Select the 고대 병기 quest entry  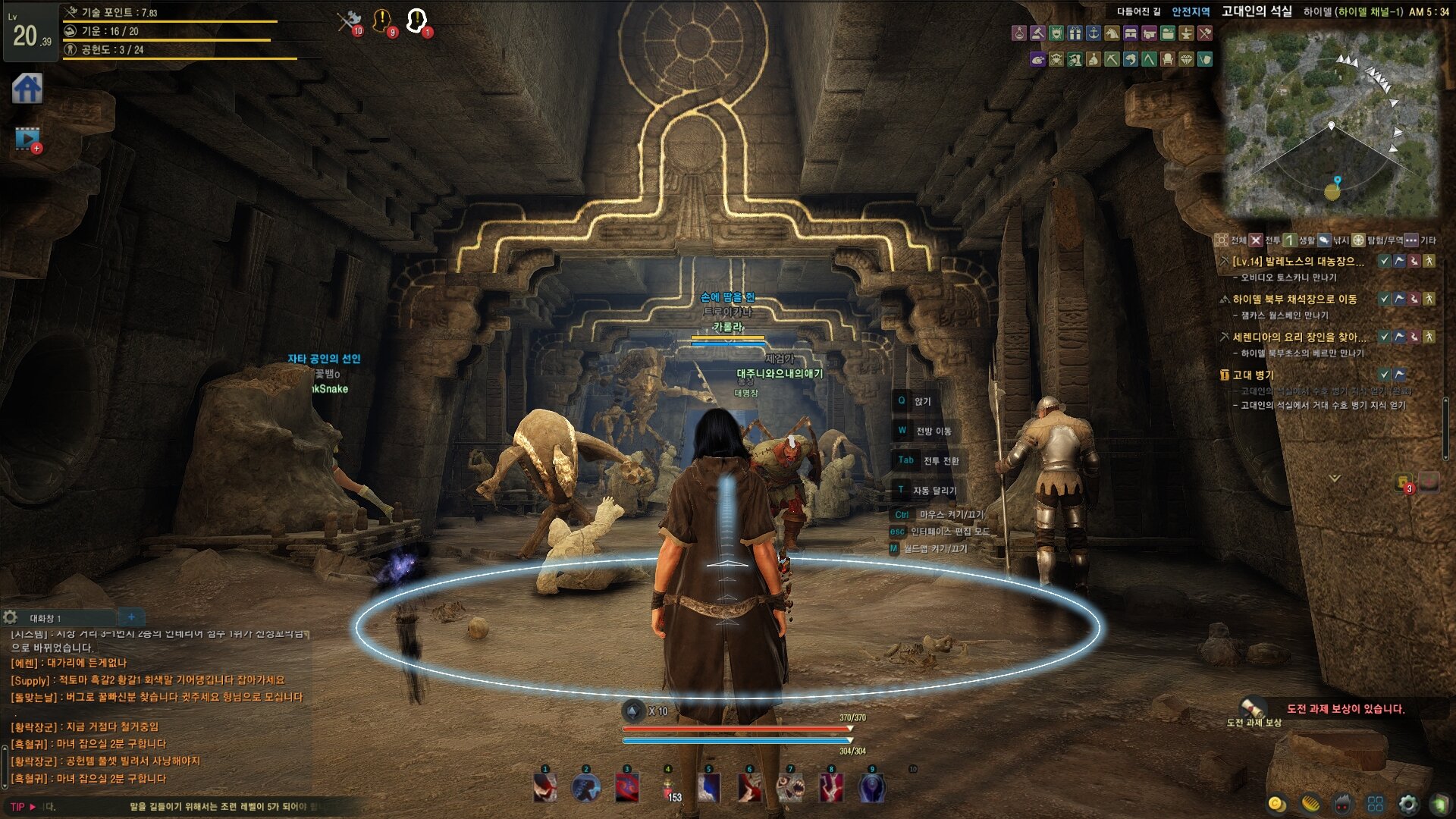point(1253,375)
